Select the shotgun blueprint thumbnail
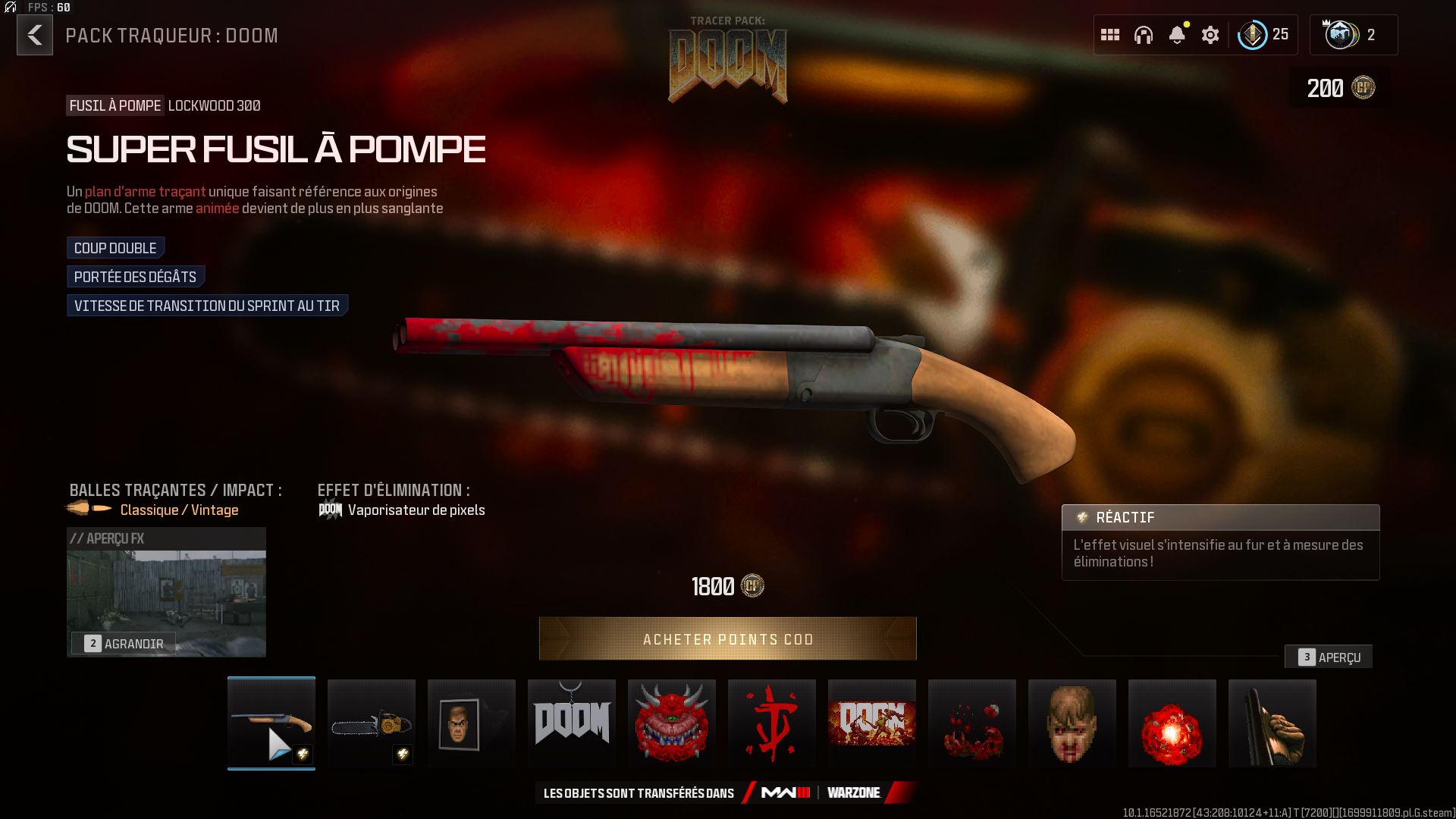The width and height of the screenshot is (1456, 819). point(271,723)
